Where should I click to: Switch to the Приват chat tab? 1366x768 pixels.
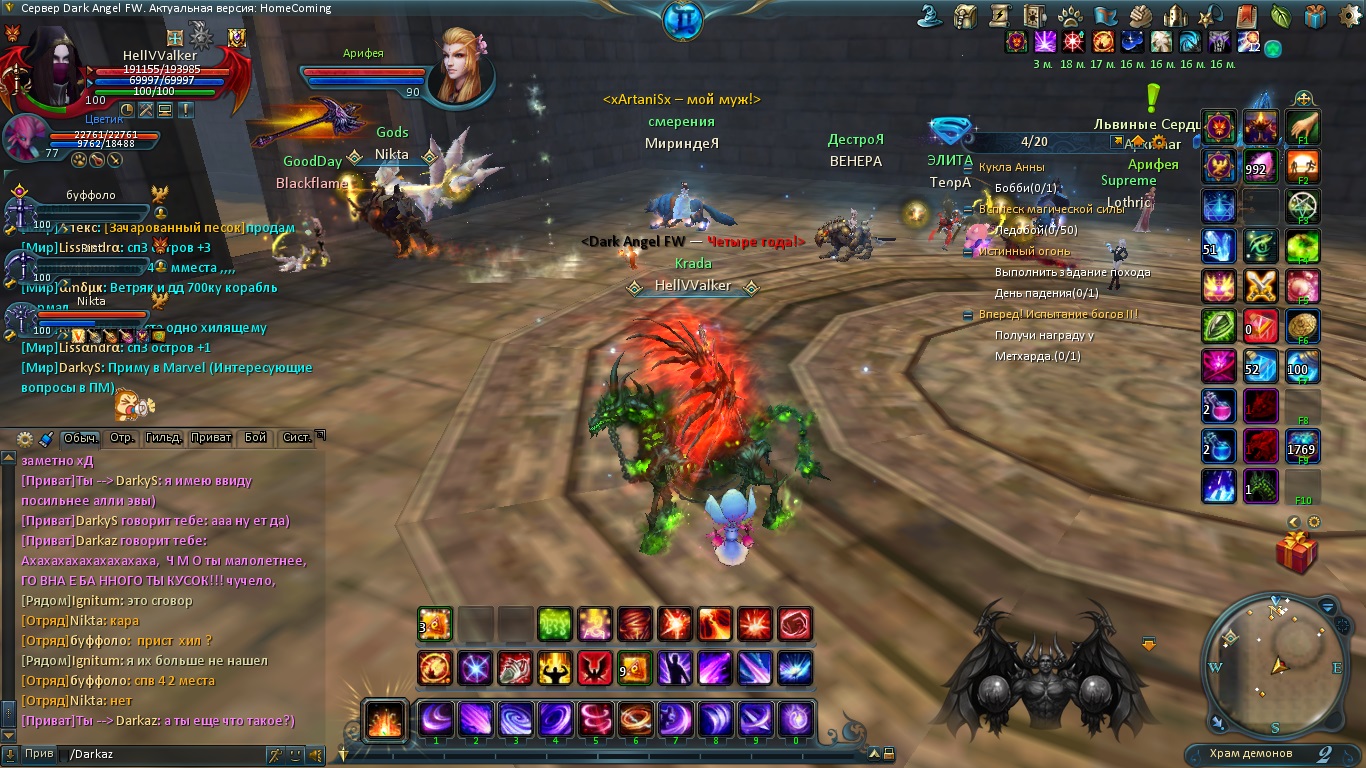209,438
